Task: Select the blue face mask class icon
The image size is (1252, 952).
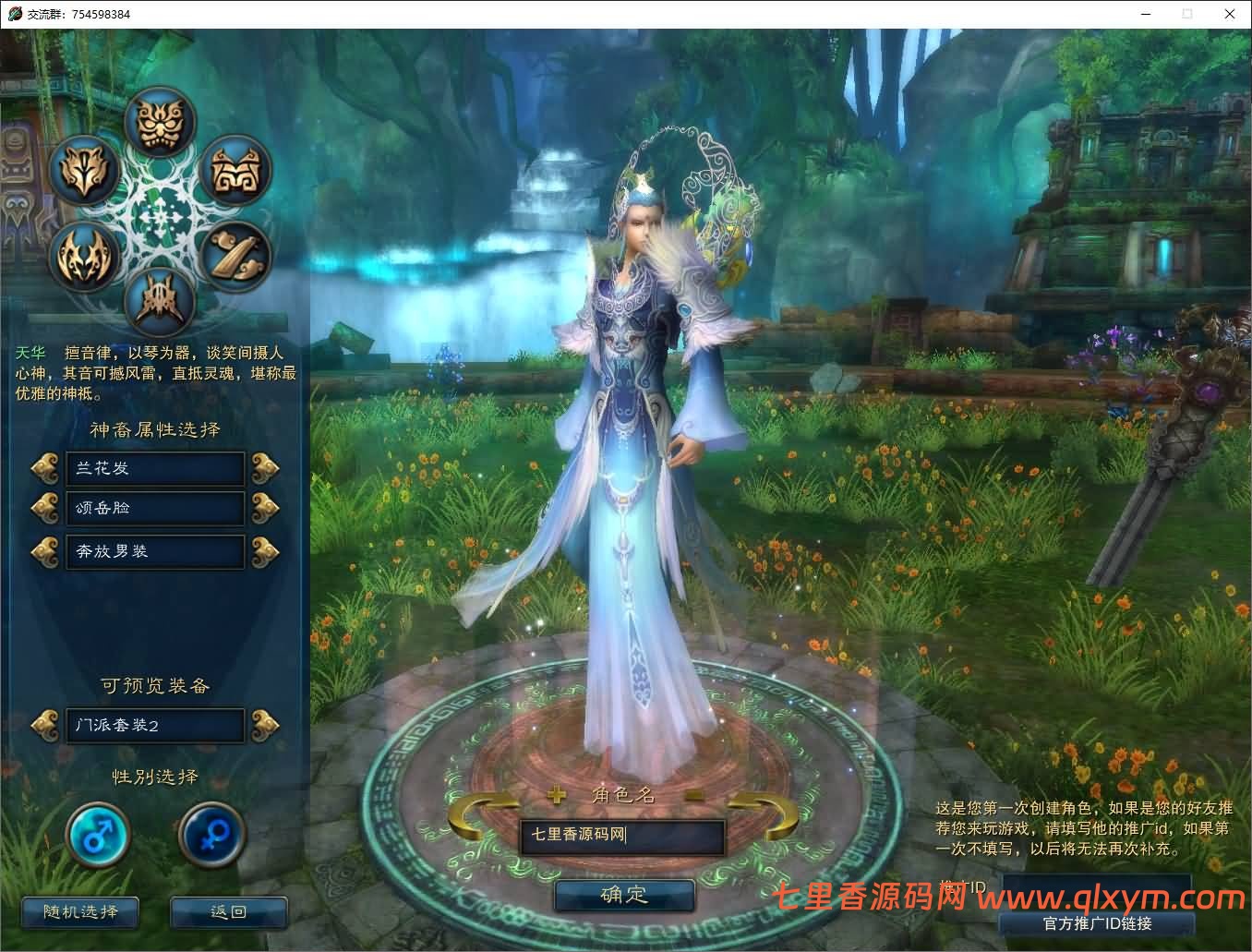Action: point(234,171)
